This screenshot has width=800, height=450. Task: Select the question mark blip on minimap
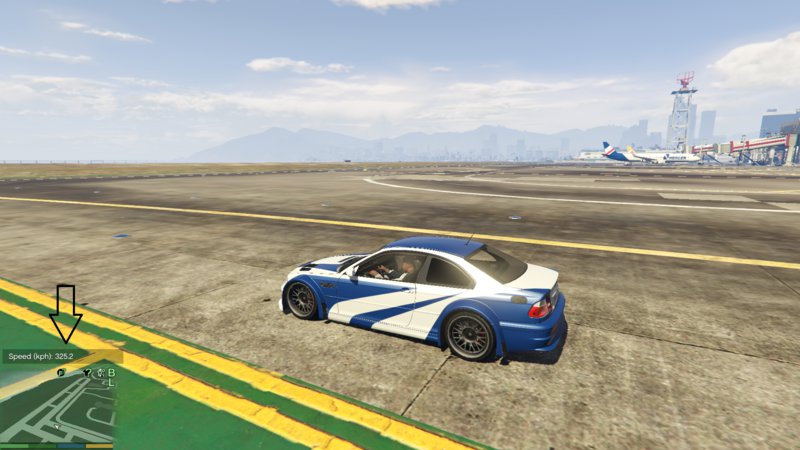click(88, 373)
